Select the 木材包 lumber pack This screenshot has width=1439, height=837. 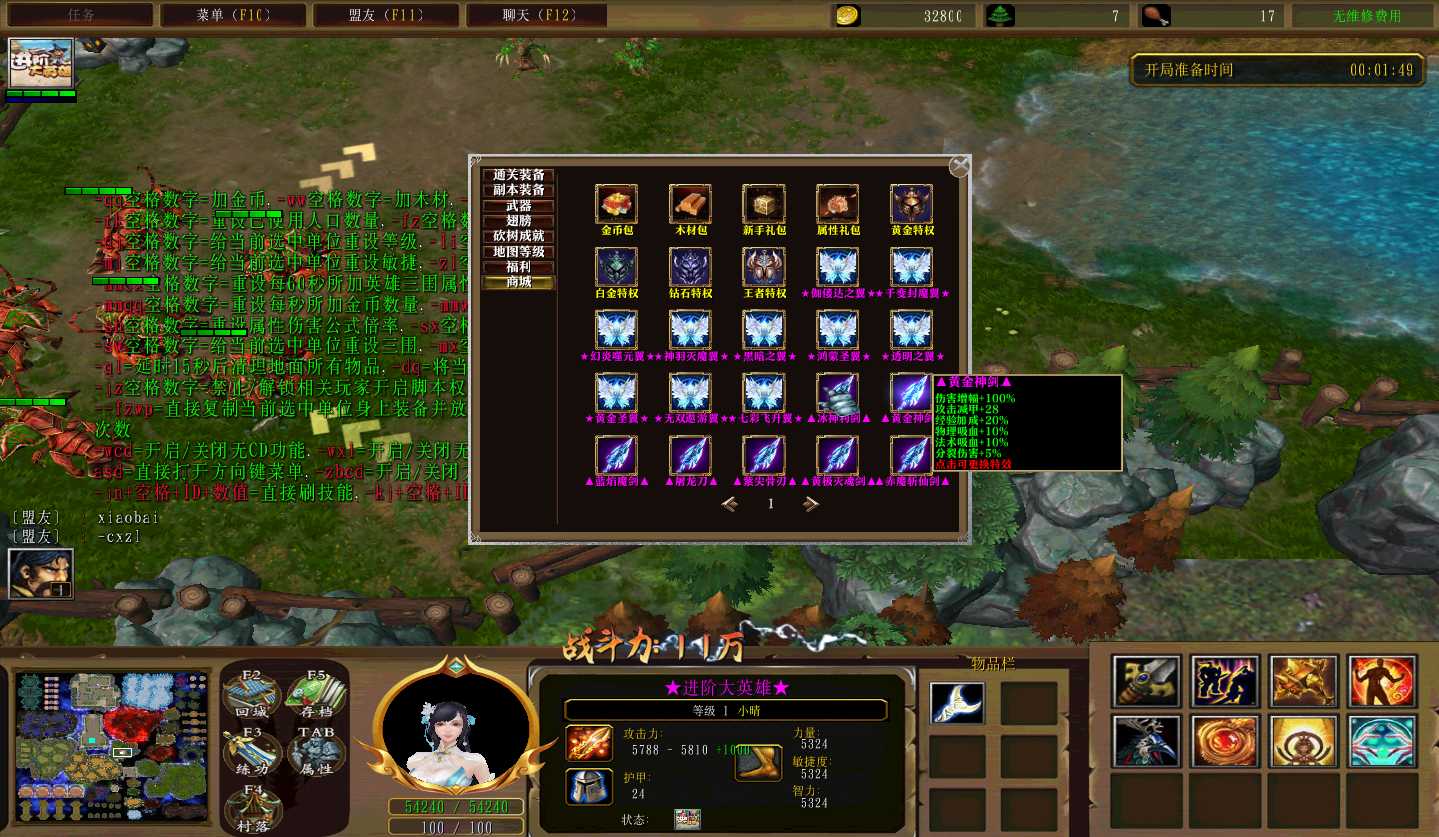[x=690, y=204]
